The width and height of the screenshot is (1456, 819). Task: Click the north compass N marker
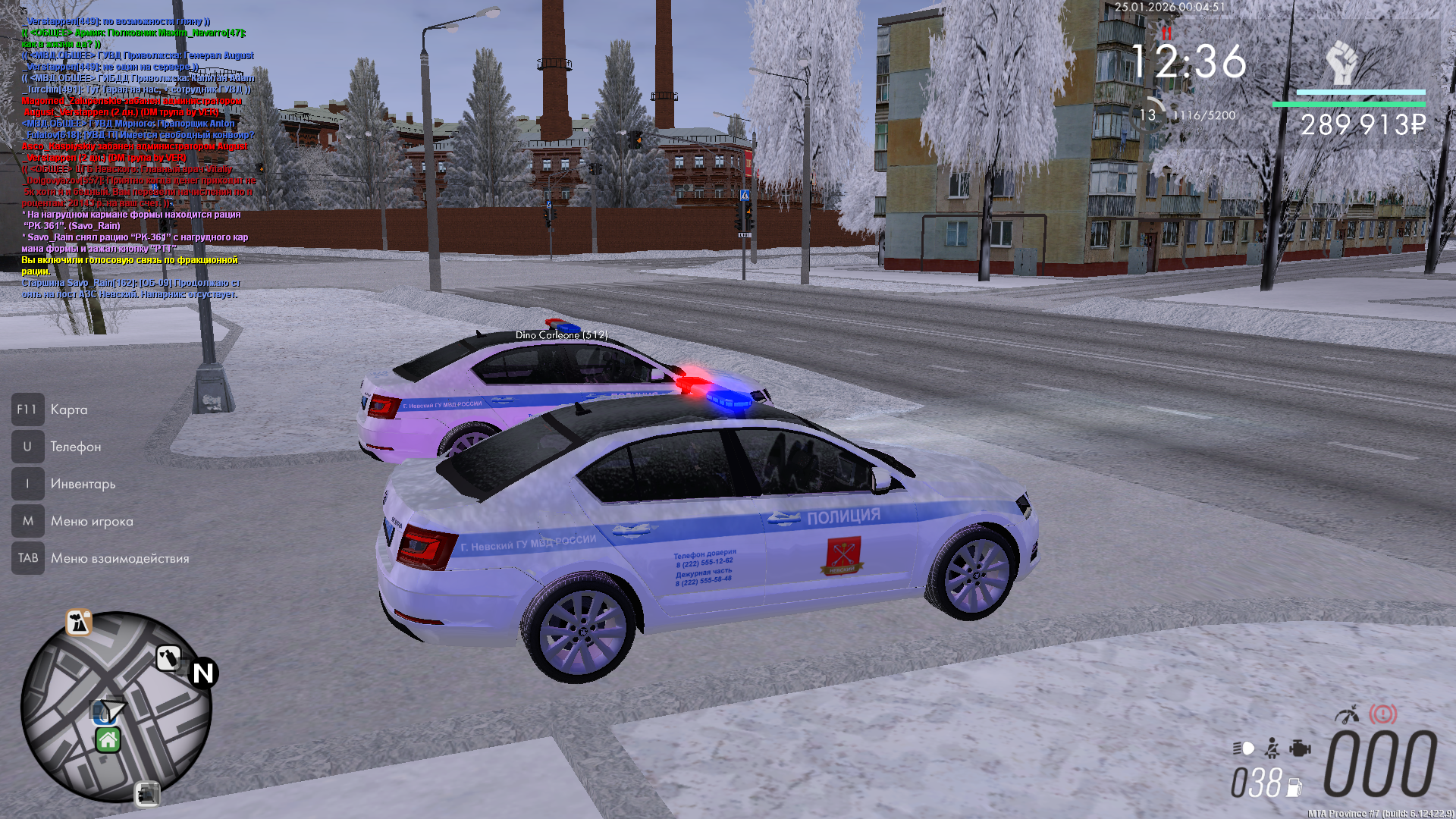(203, 673)
